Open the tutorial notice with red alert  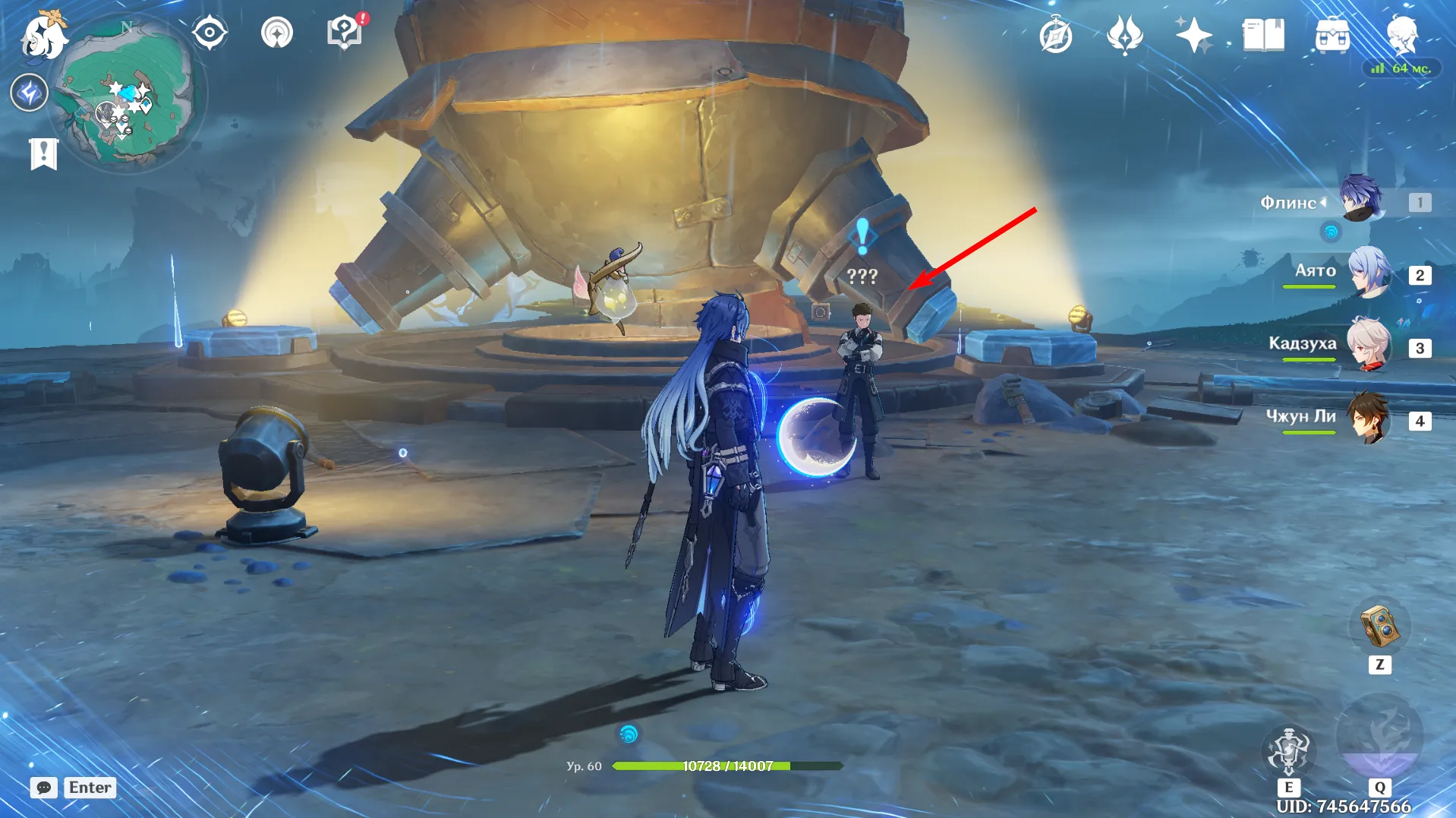tap(345, 33)
